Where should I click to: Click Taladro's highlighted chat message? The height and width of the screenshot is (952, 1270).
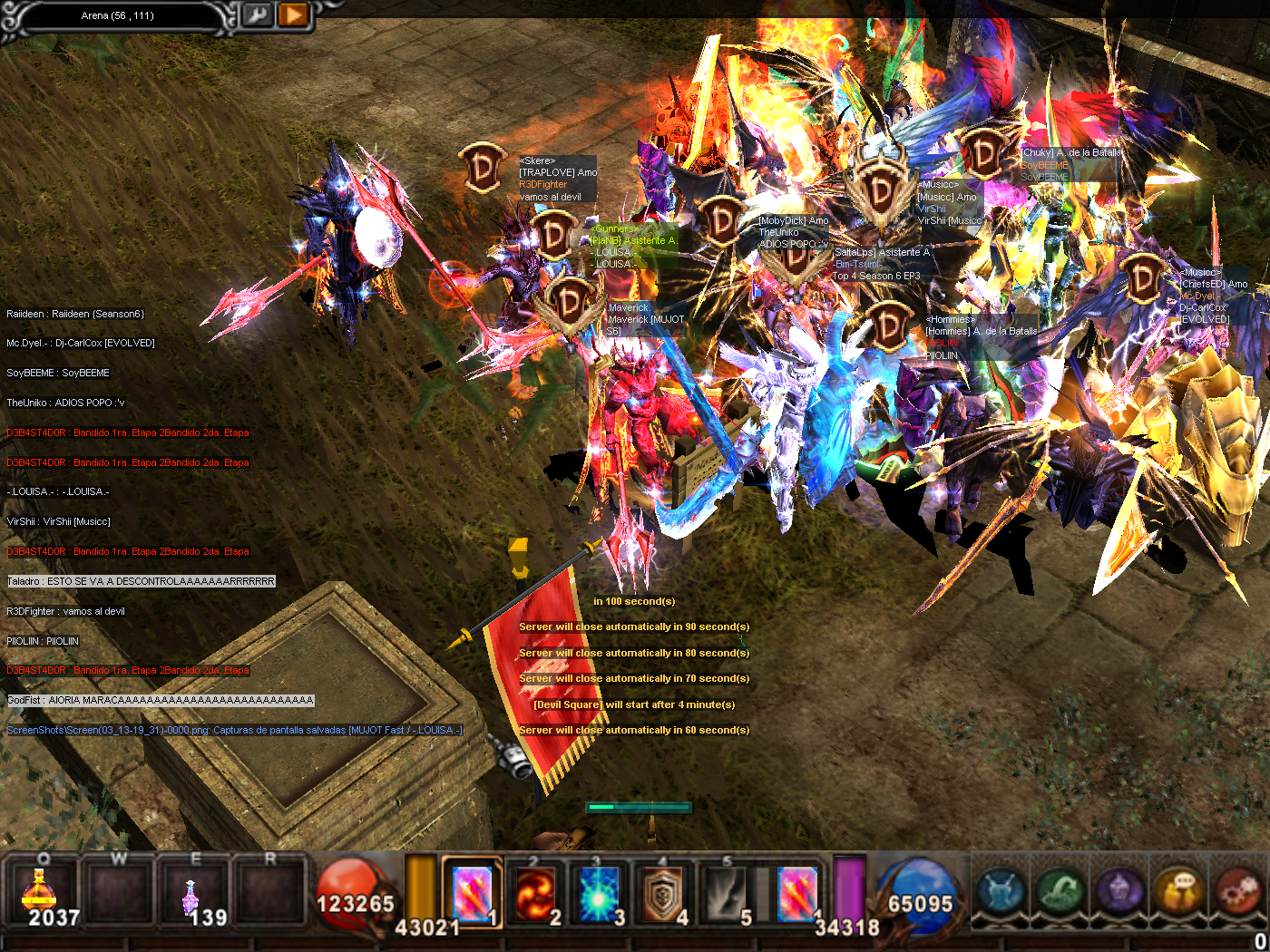click(141, 581)
